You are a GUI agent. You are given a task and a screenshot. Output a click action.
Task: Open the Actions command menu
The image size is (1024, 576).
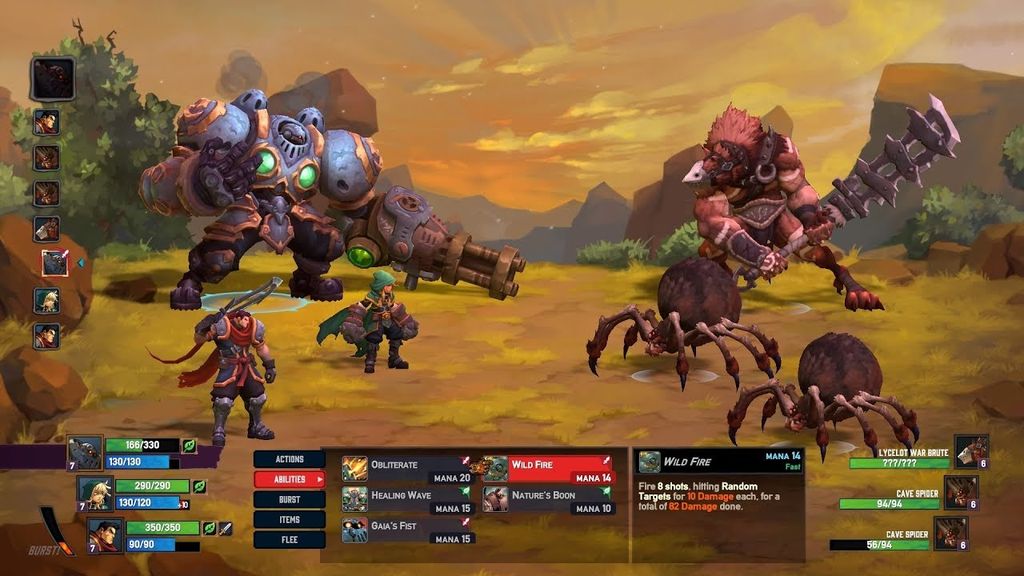289,459
